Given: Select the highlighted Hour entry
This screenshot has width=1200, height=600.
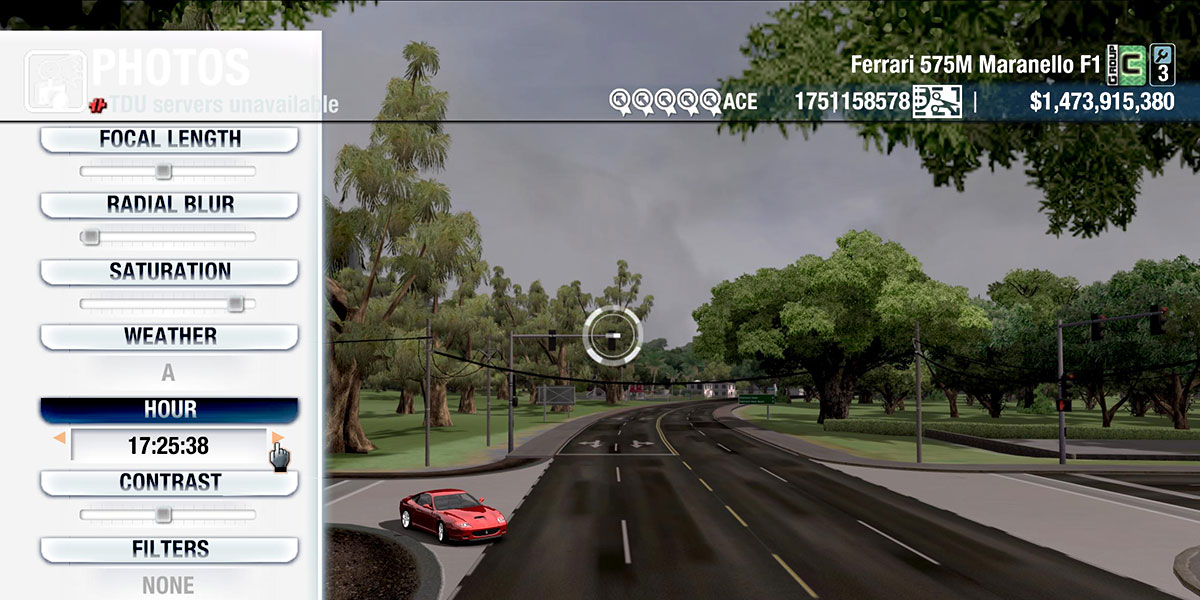Looking at the screenshot, I should coord(169,410).
